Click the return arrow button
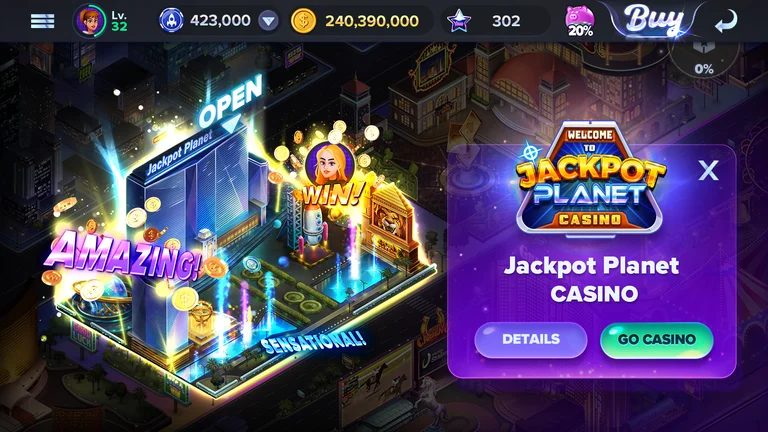This screenshot has height=432, width=768. [726, 21]
